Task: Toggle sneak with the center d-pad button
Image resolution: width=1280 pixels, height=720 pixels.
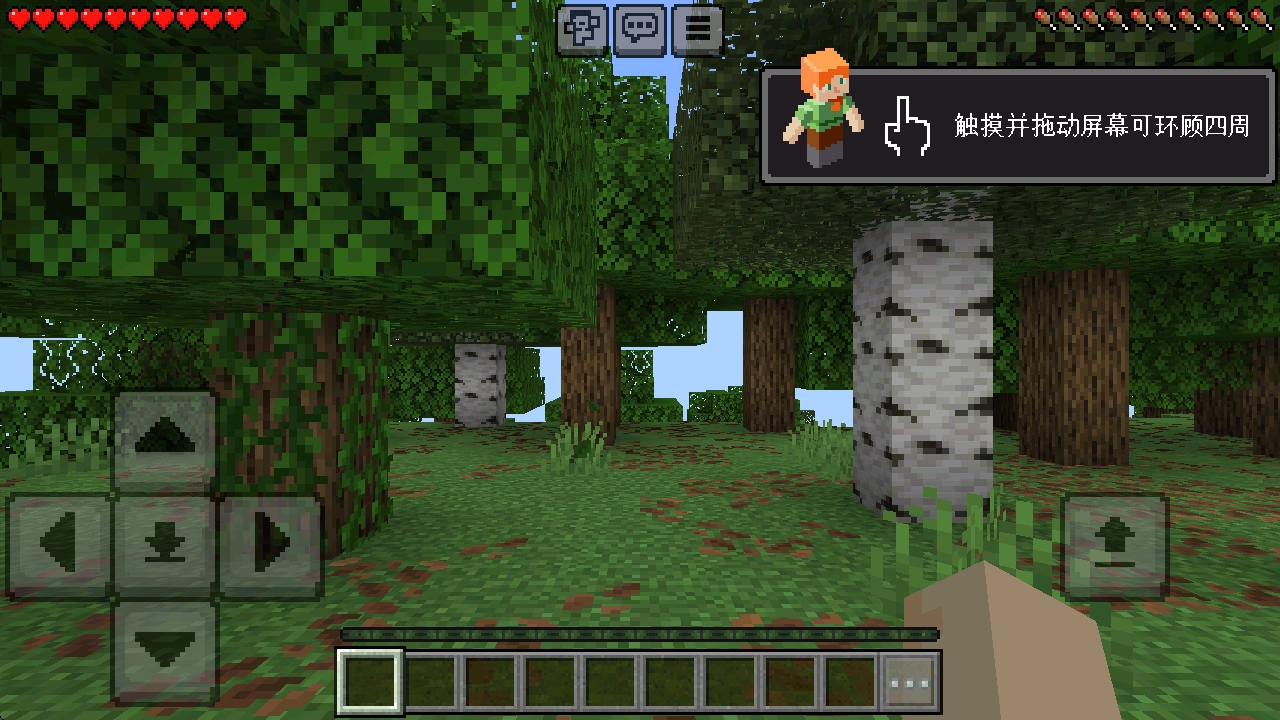Action: pyautogui.click(x=164, y=545)
